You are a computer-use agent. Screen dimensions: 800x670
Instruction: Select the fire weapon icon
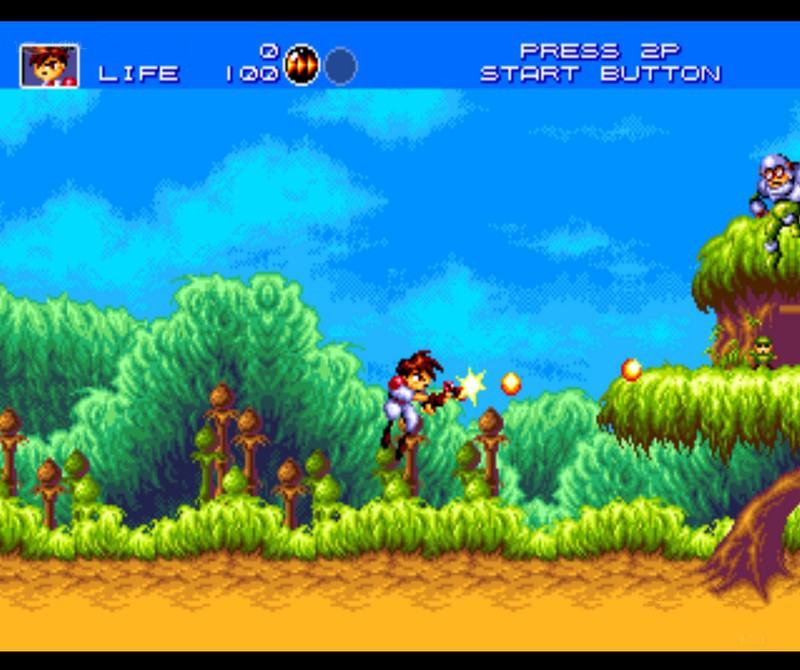[301, 66]
